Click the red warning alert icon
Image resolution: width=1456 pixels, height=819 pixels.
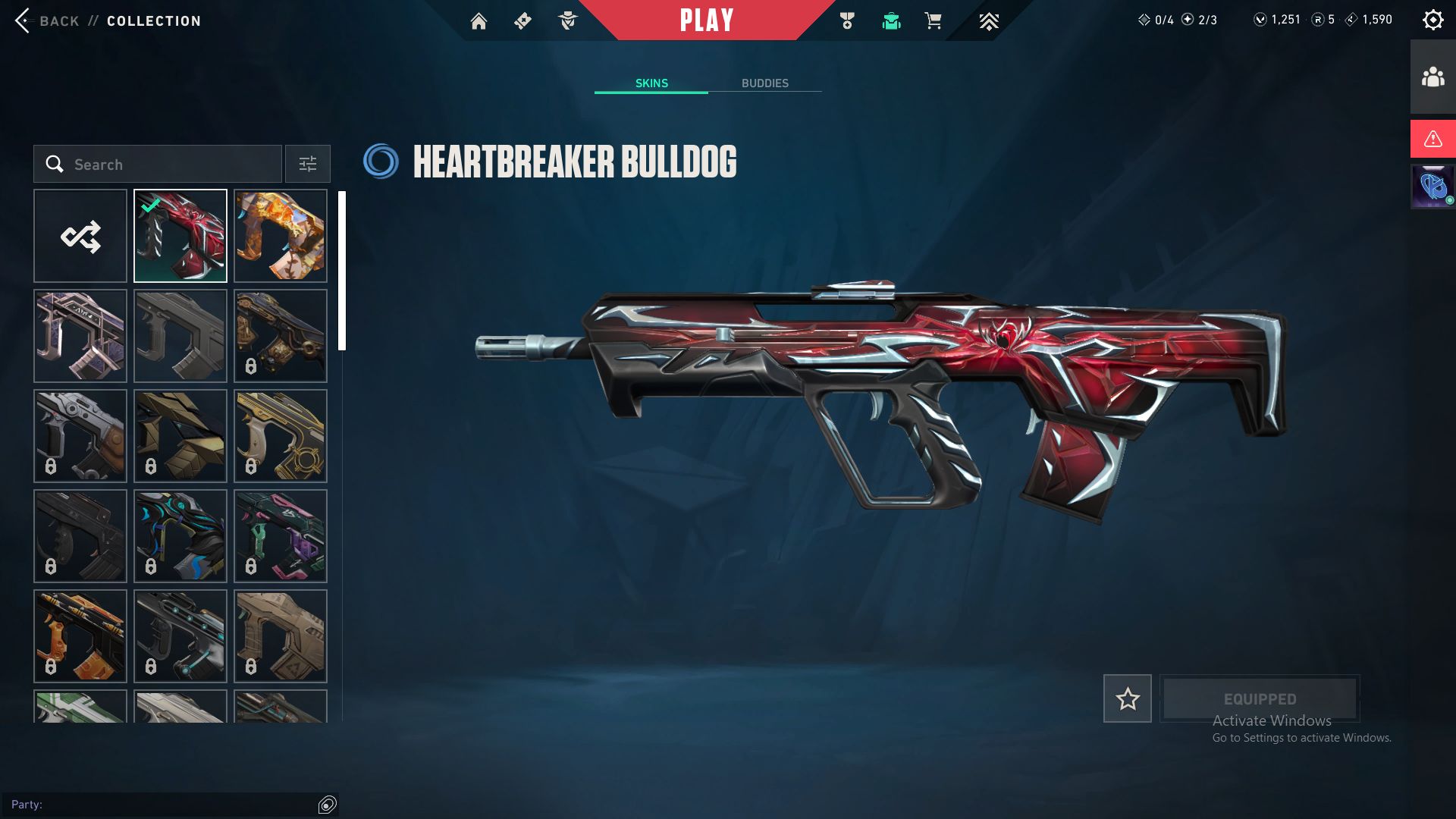[1432, 139]
